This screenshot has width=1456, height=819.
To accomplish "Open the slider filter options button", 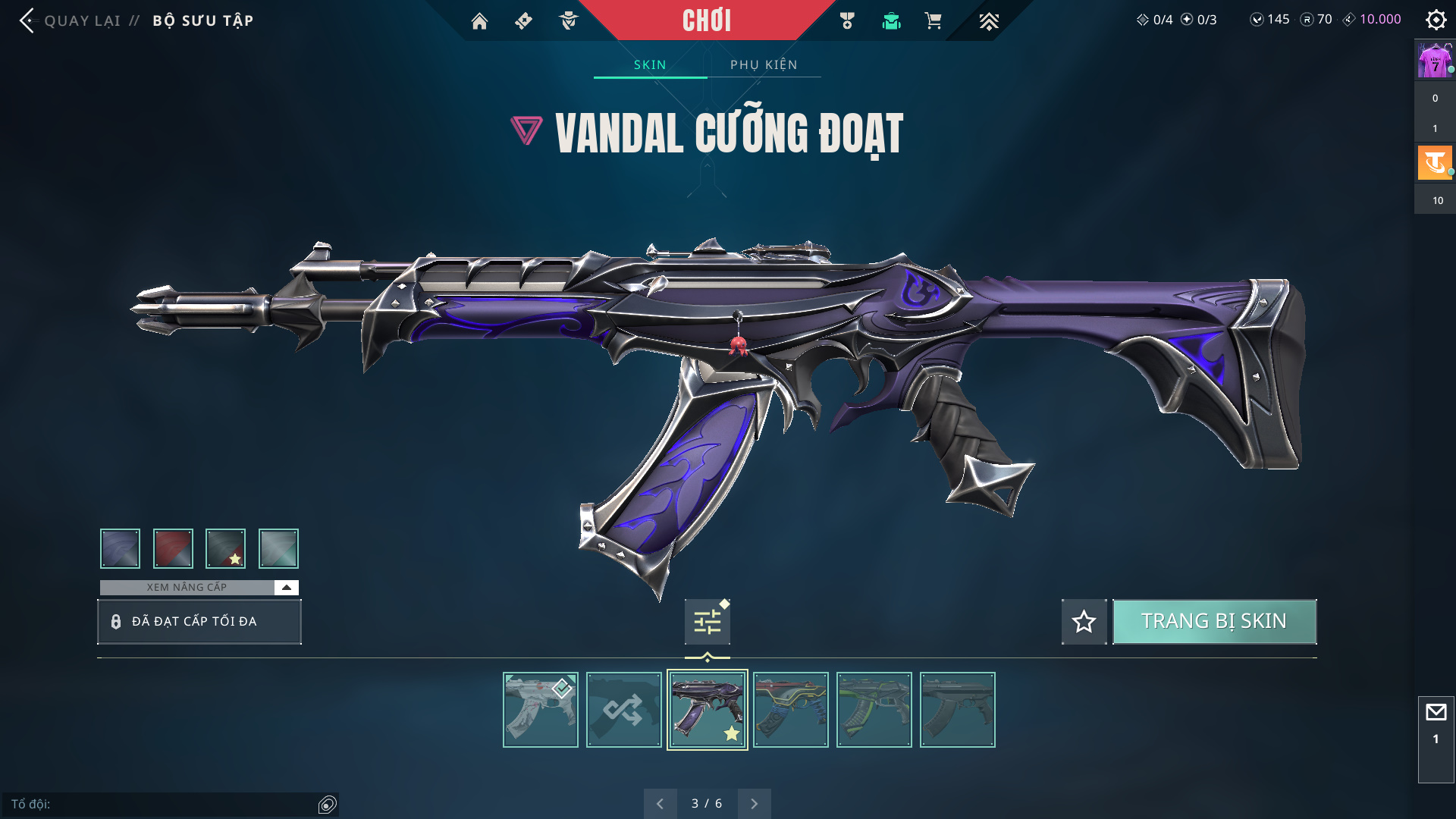I will click(707, 622).
